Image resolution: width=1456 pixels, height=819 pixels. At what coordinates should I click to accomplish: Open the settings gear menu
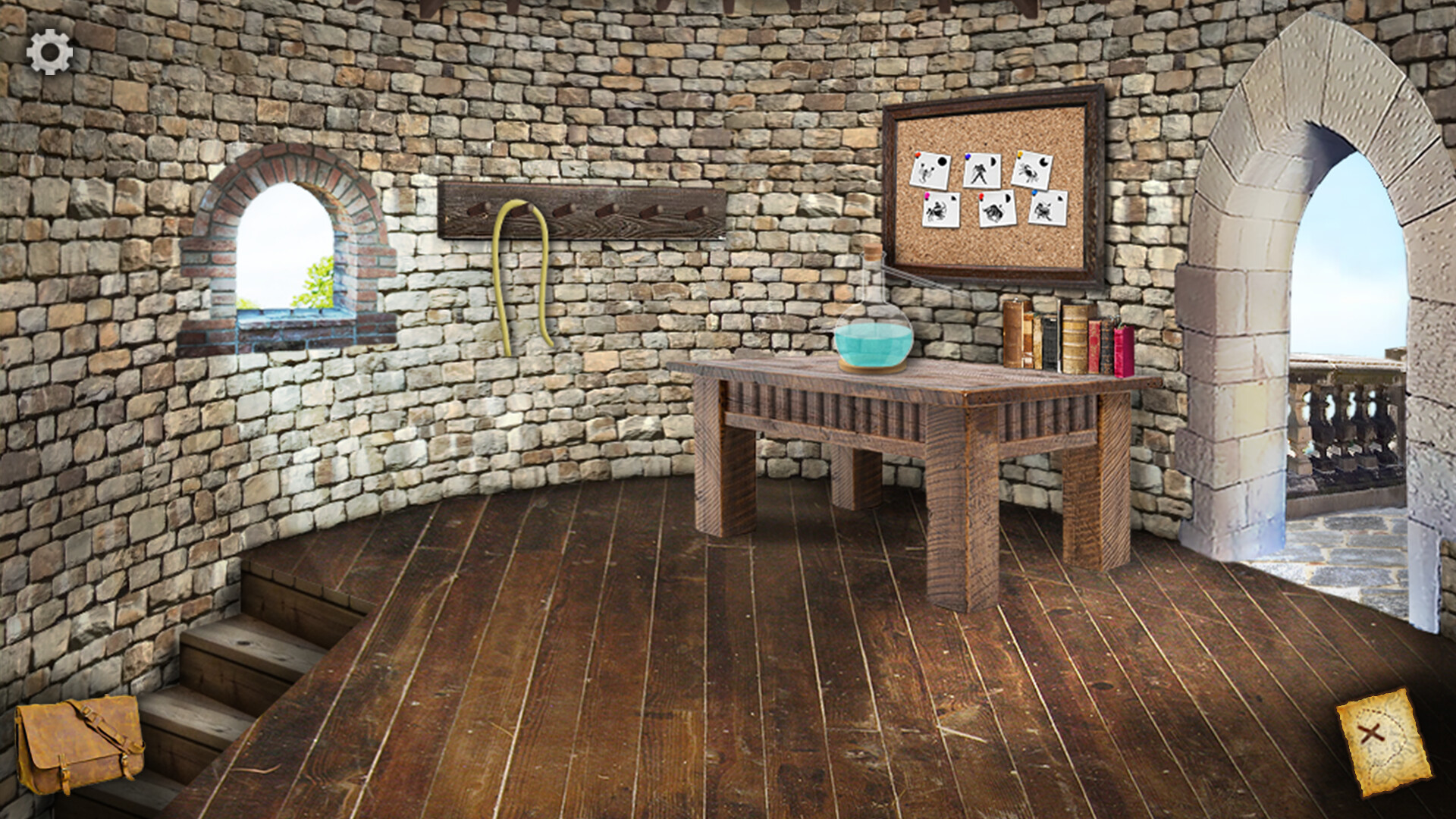[49, 52]
